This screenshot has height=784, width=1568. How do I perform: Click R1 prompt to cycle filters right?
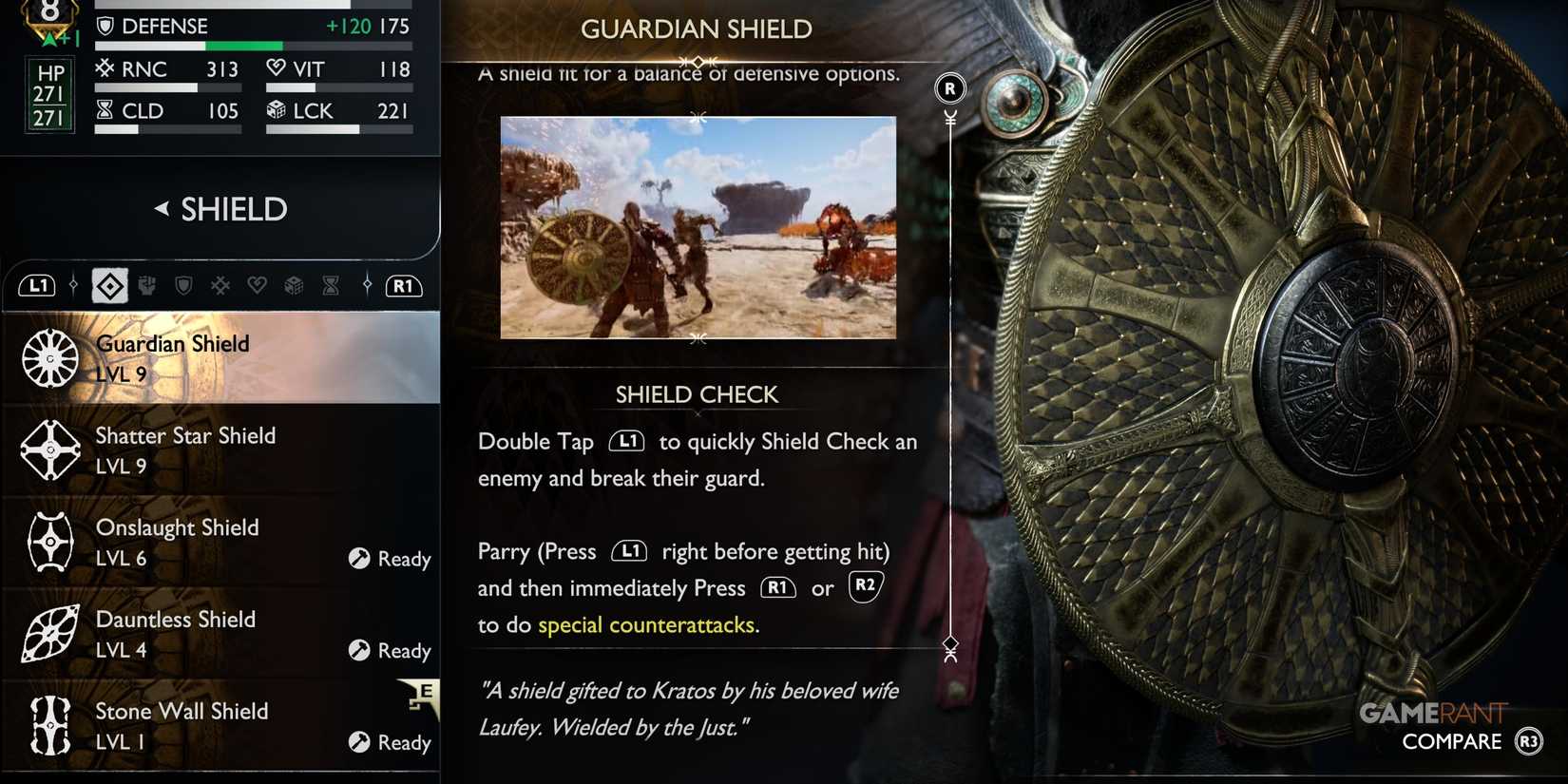(403, 285)
